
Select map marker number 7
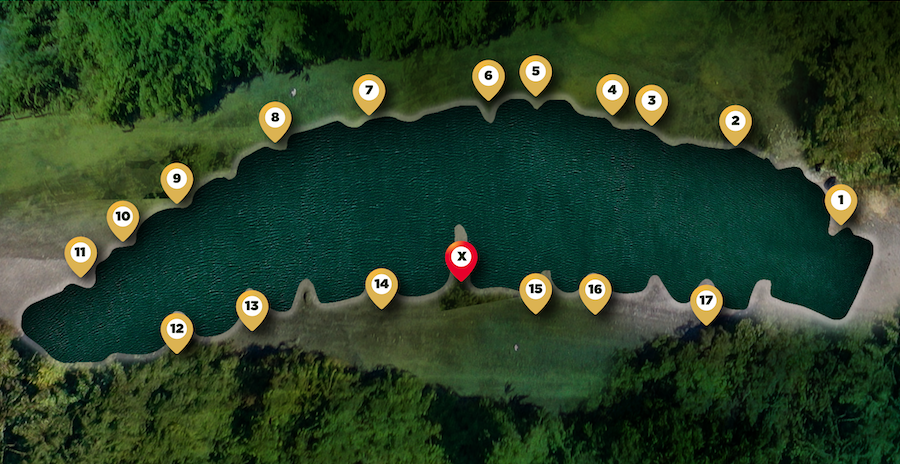[369, 91]
